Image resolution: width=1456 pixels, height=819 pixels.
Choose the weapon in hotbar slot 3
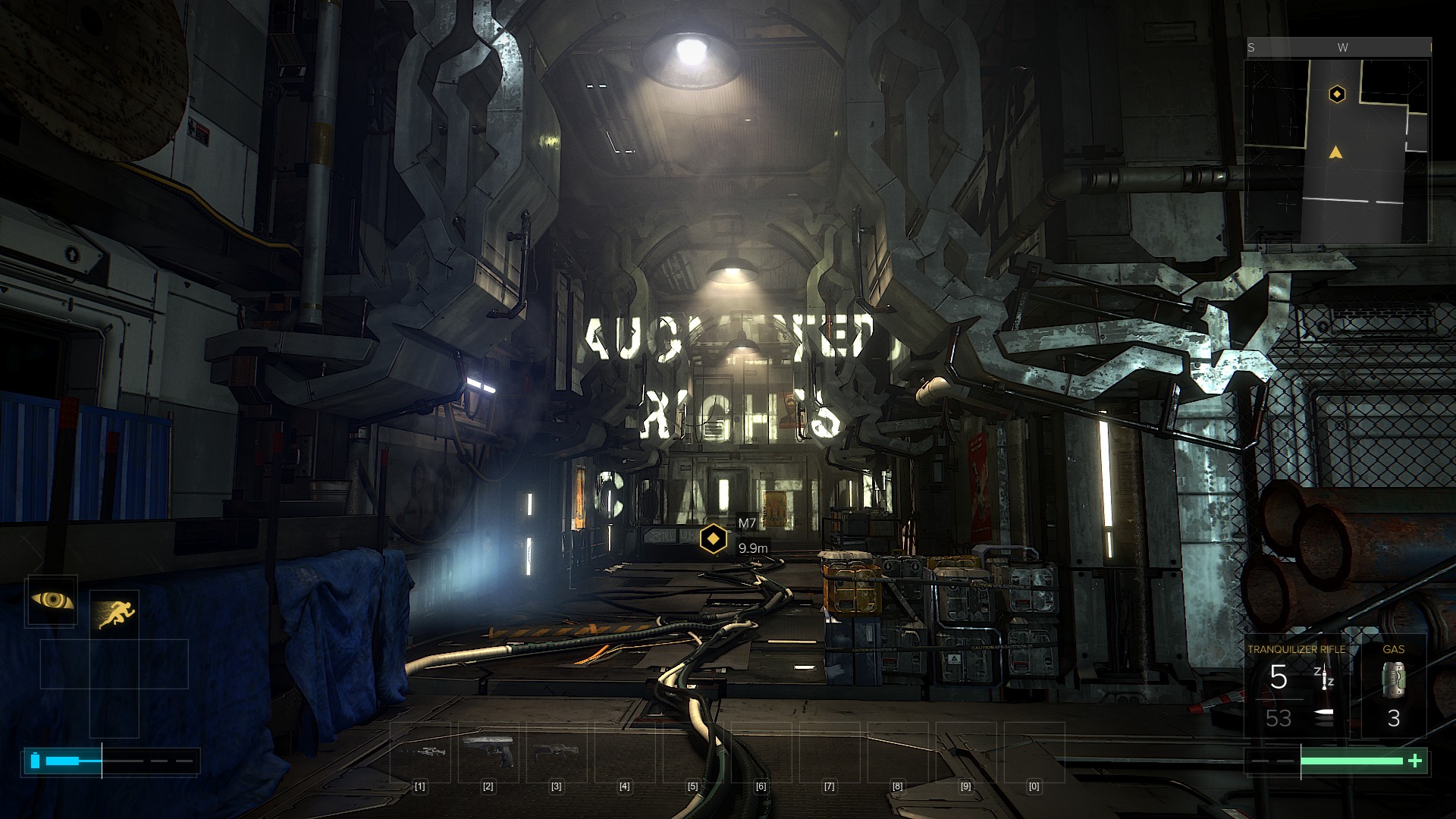coord(556,752)
